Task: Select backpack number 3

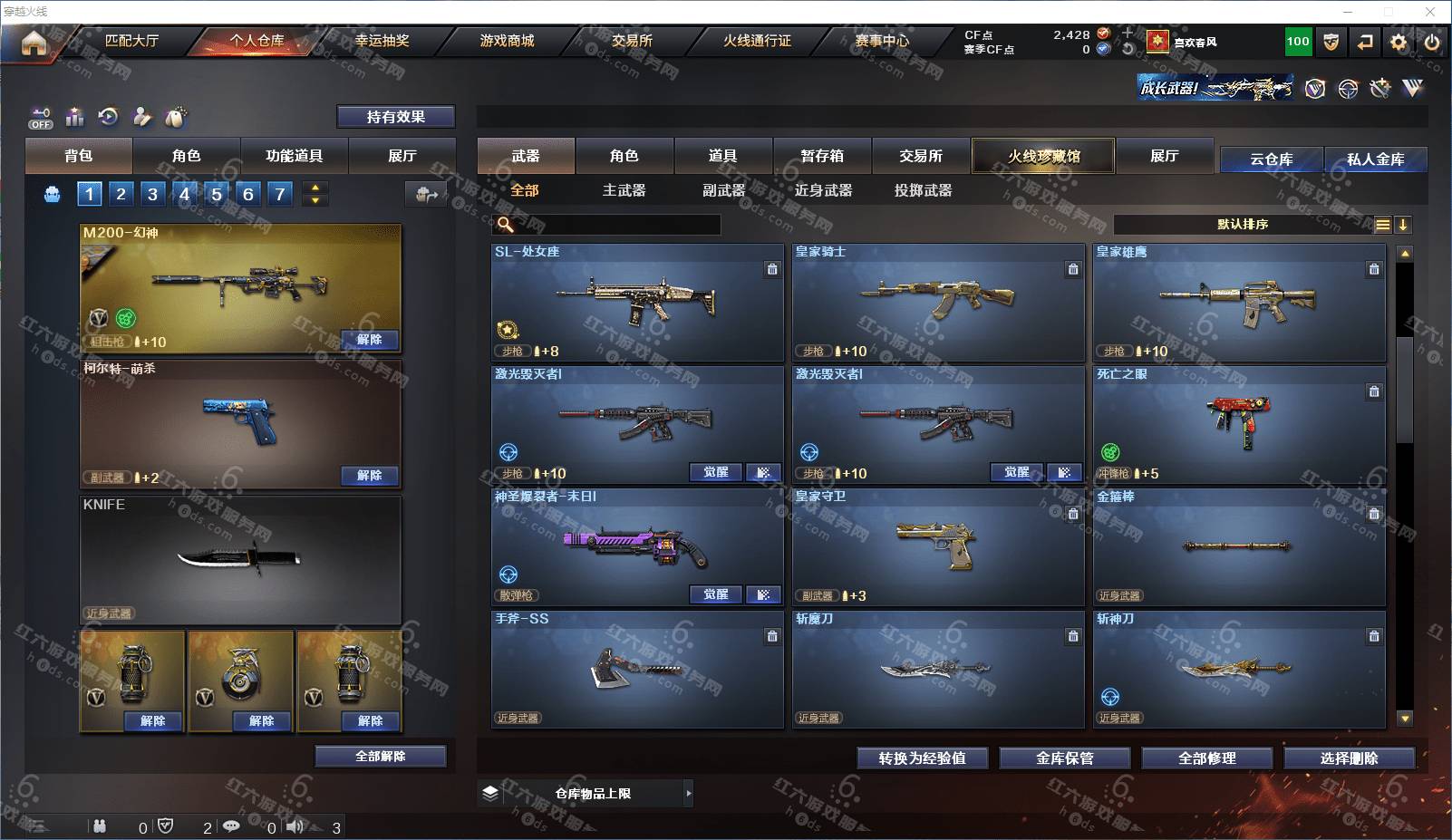Action: point(152,194)
